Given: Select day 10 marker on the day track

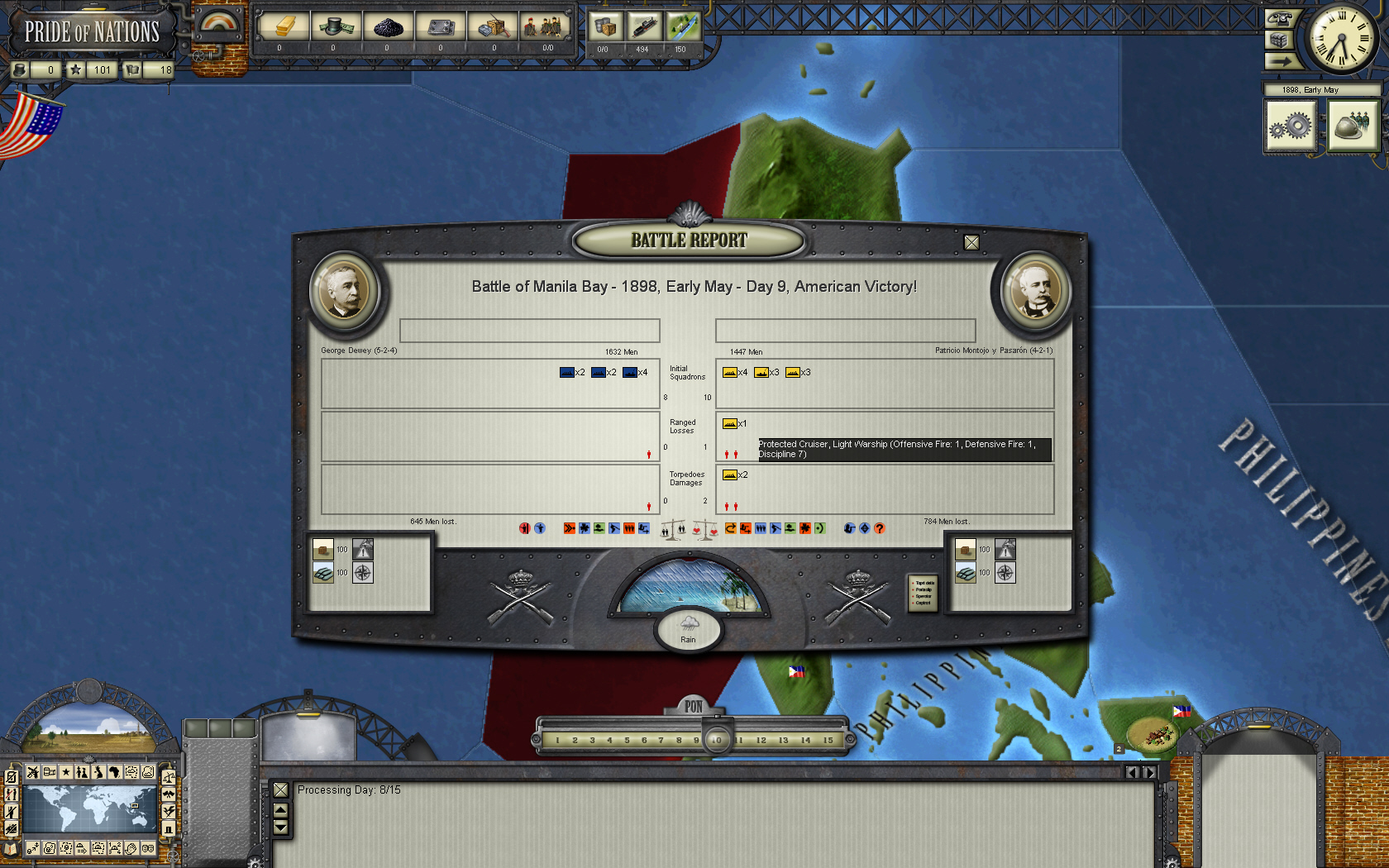Looking at the screenshot, I should click(716, 740).
